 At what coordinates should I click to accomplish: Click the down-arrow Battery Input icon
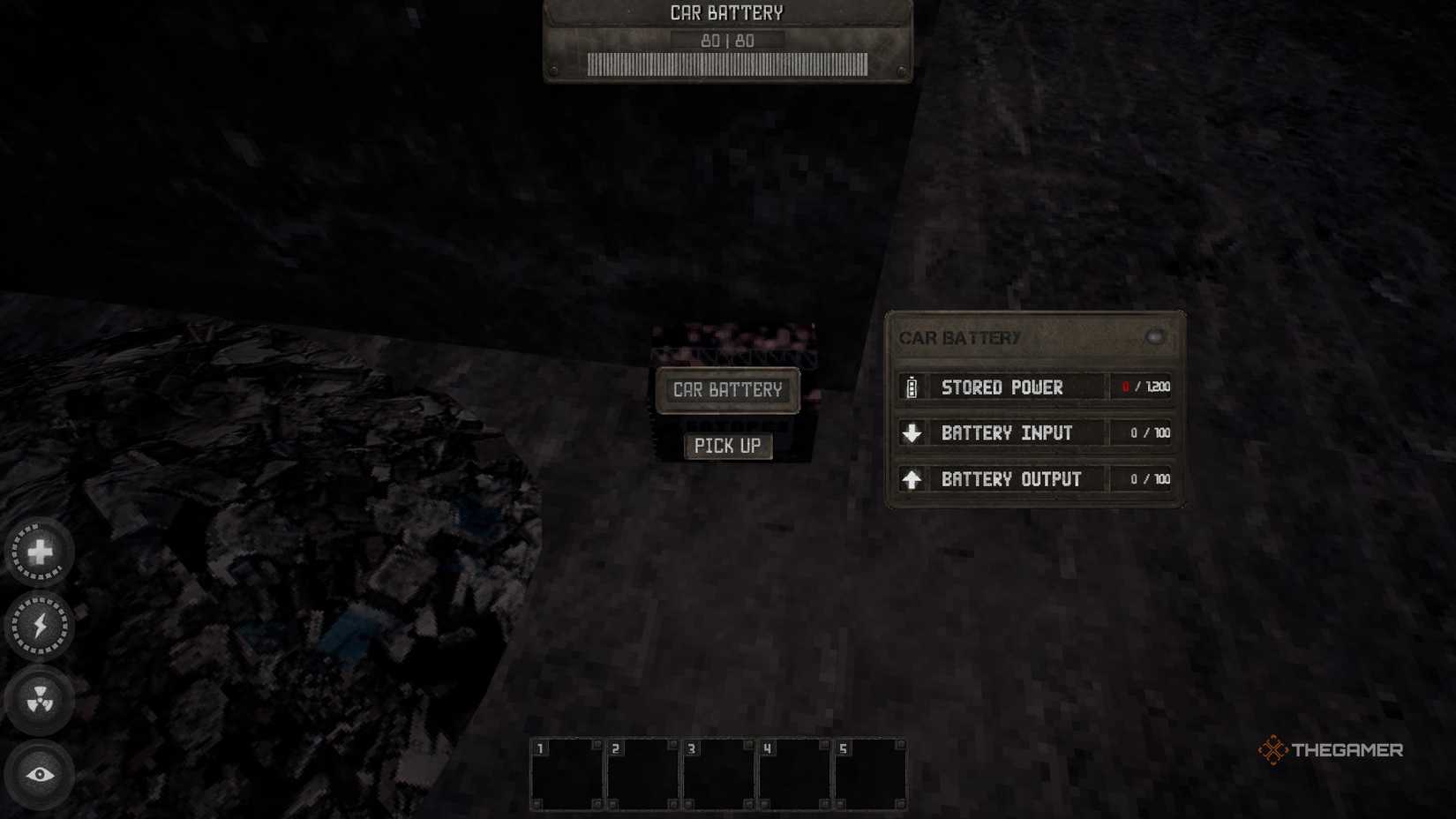[912, 432]
